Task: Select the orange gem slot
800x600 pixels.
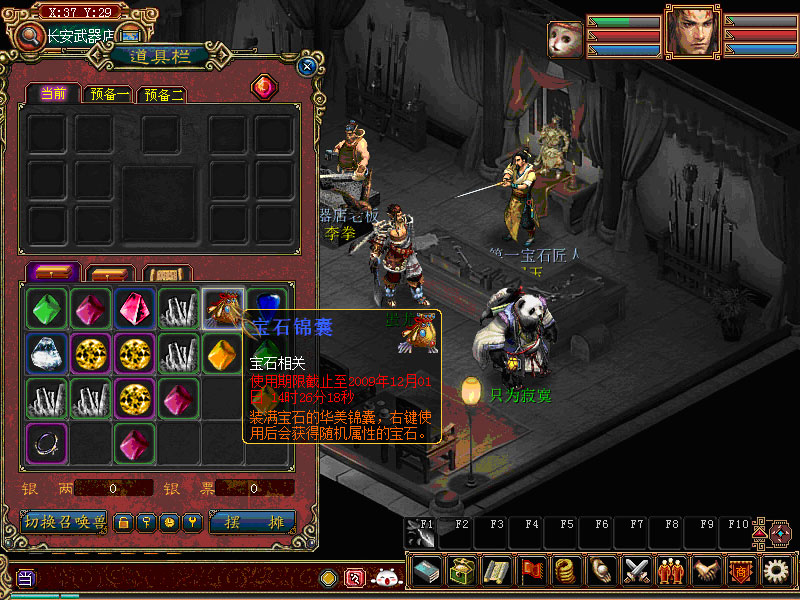Action: pyautogui.click(x=223, y=353)
